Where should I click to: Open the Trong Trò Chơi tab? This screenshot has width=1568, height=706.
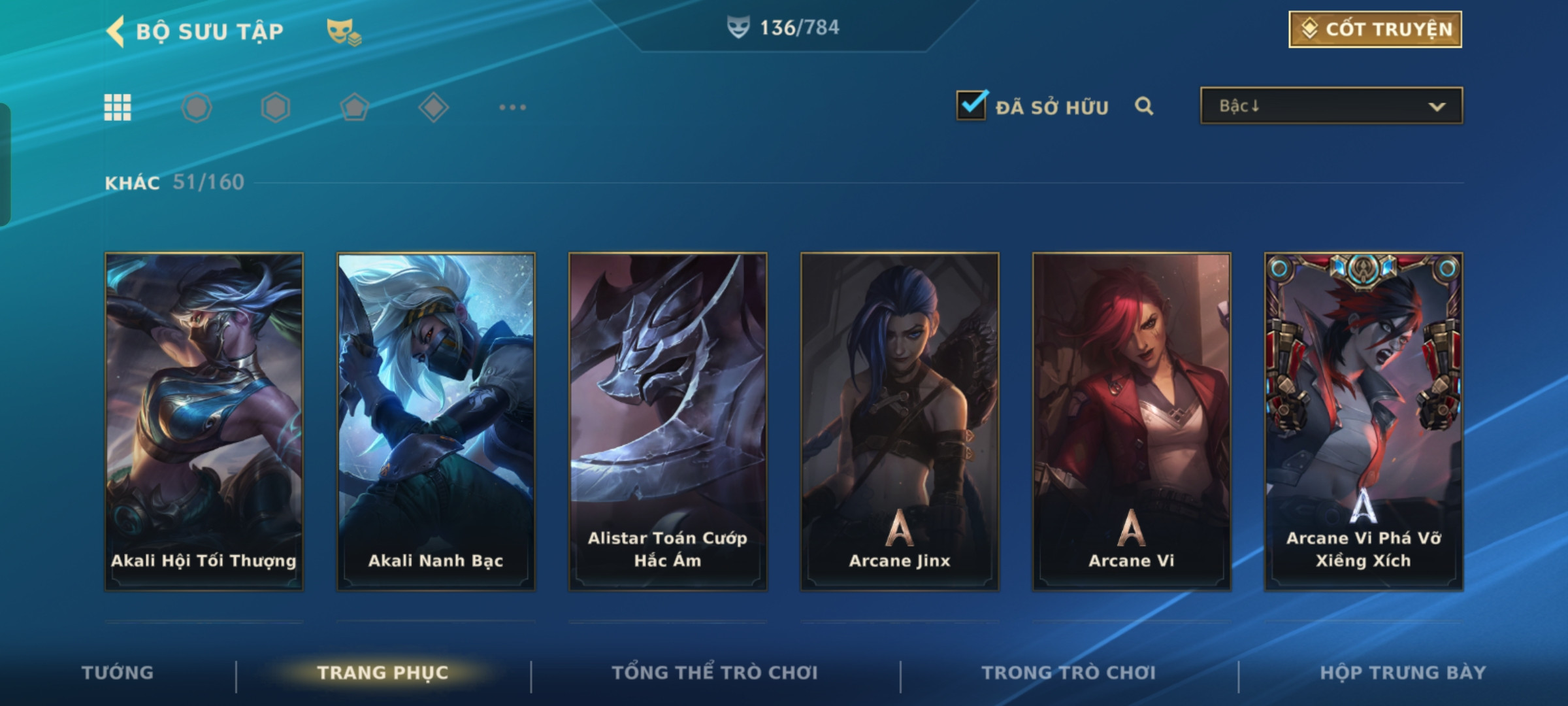pyautogui.click(x=1068, y=673)
